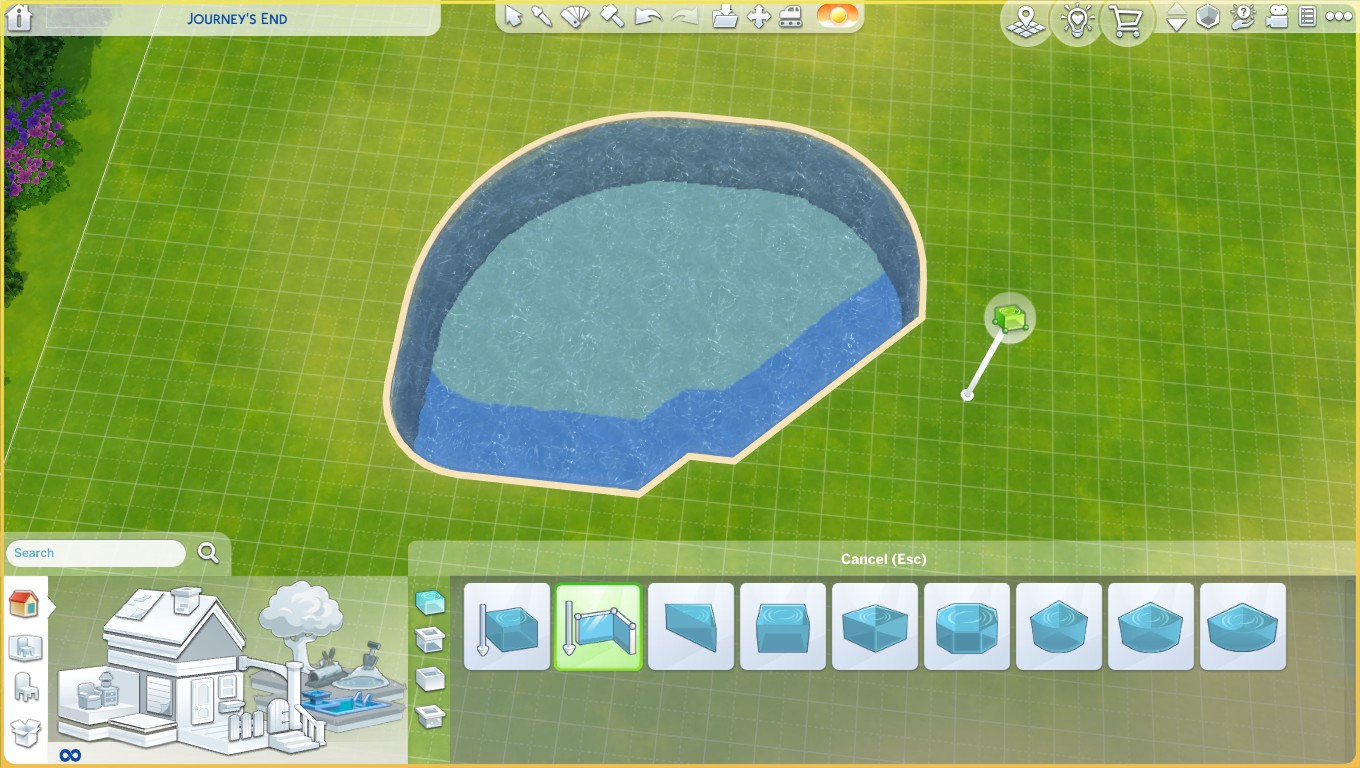
Task: Click the camera controls icon
Action: [1276, 16]
